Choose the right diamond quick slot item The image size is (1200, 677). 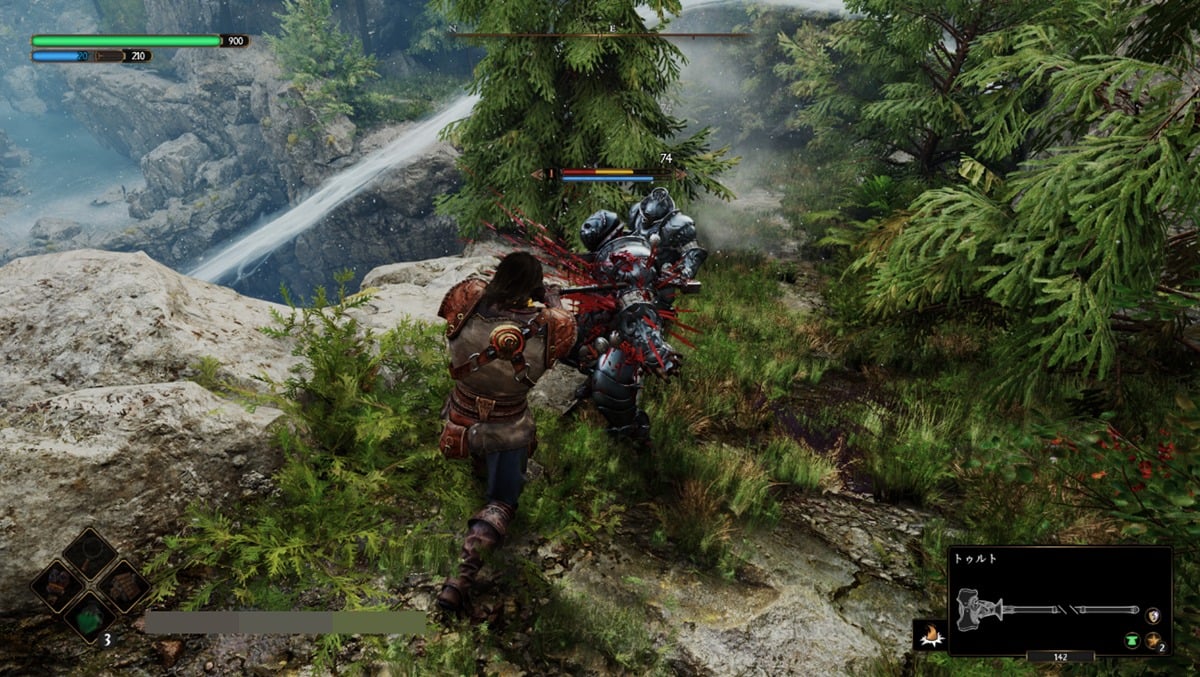coord(124,585)
